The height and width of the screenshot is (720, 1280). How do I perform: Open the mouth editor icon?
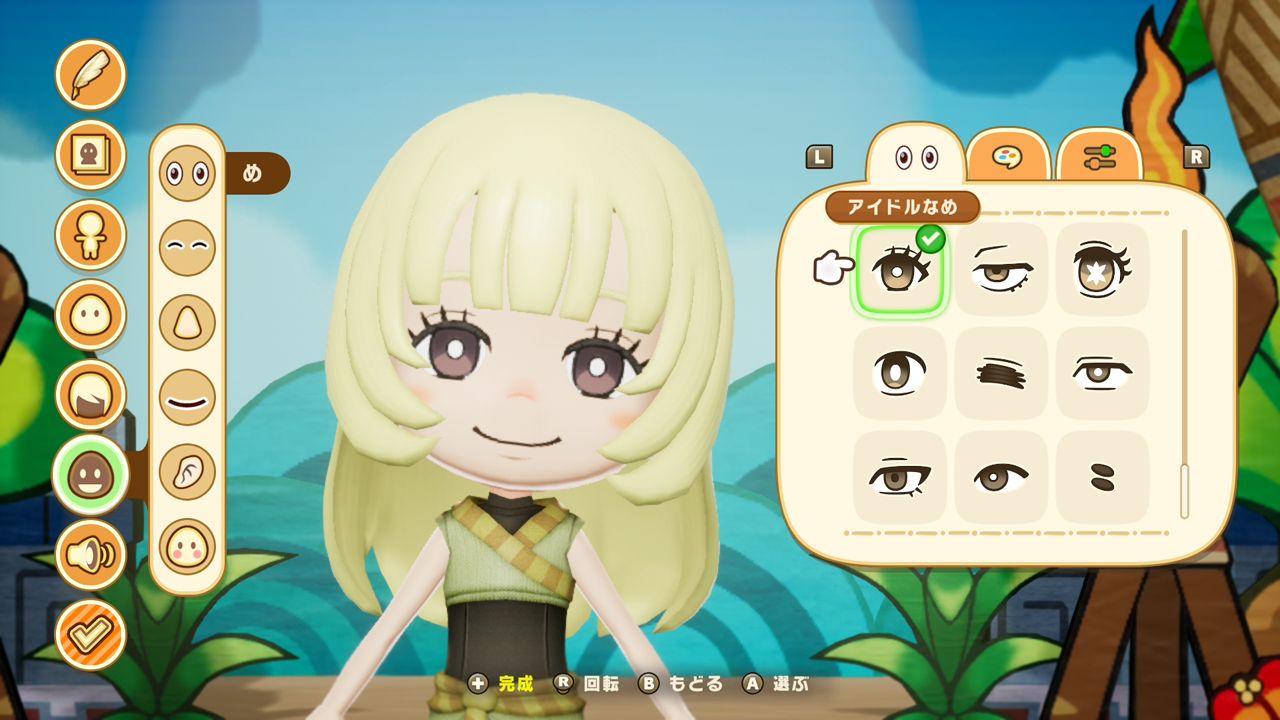coord(187,398)
